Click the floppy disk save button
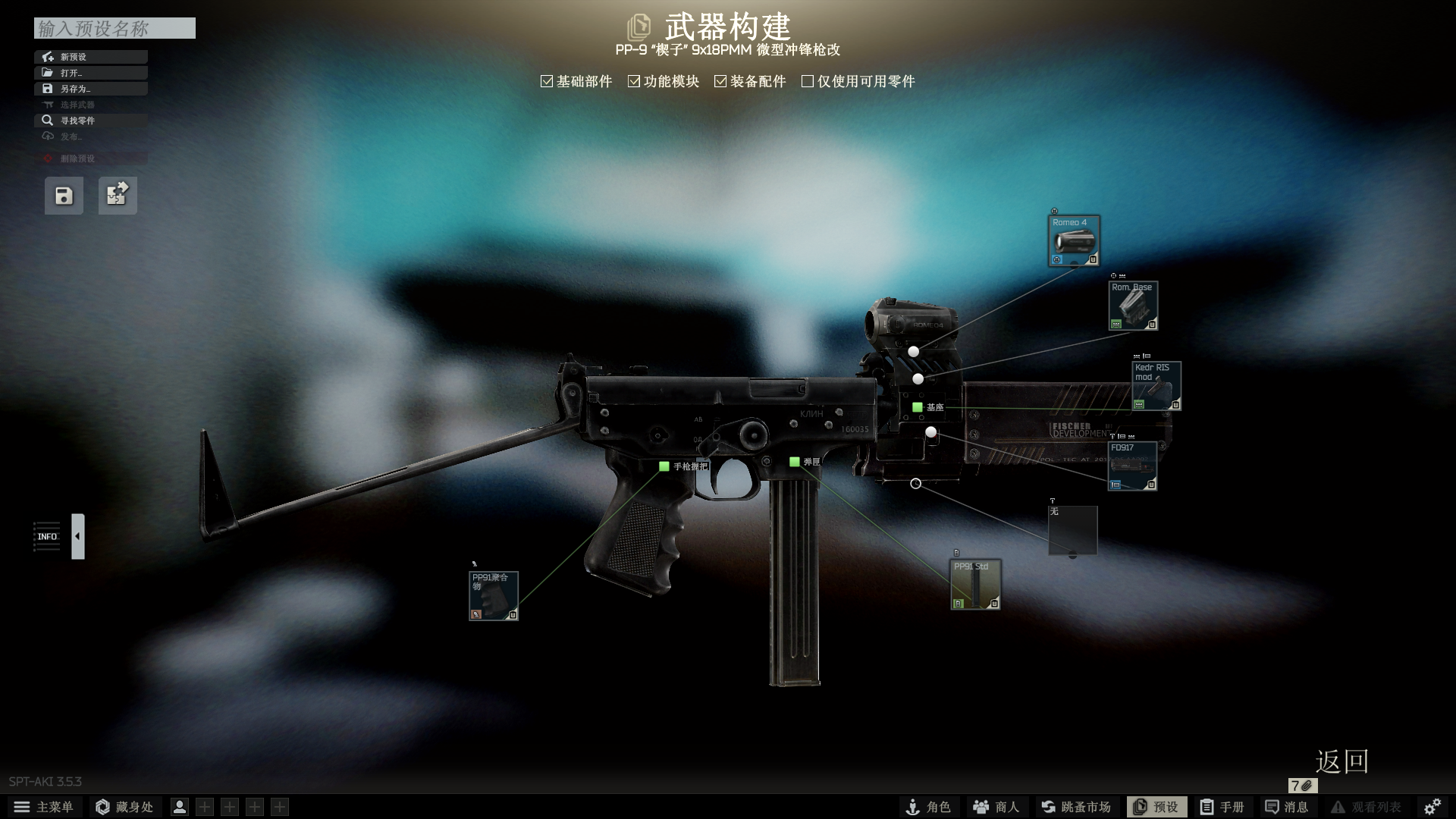Screen dimensions: 1456x819 (x=64, y=196)
